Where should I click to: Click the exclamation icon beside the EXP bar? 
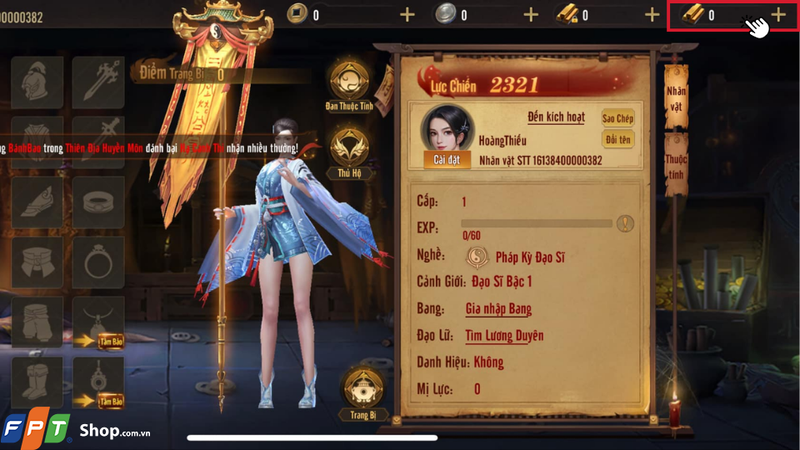coord(625,223)
